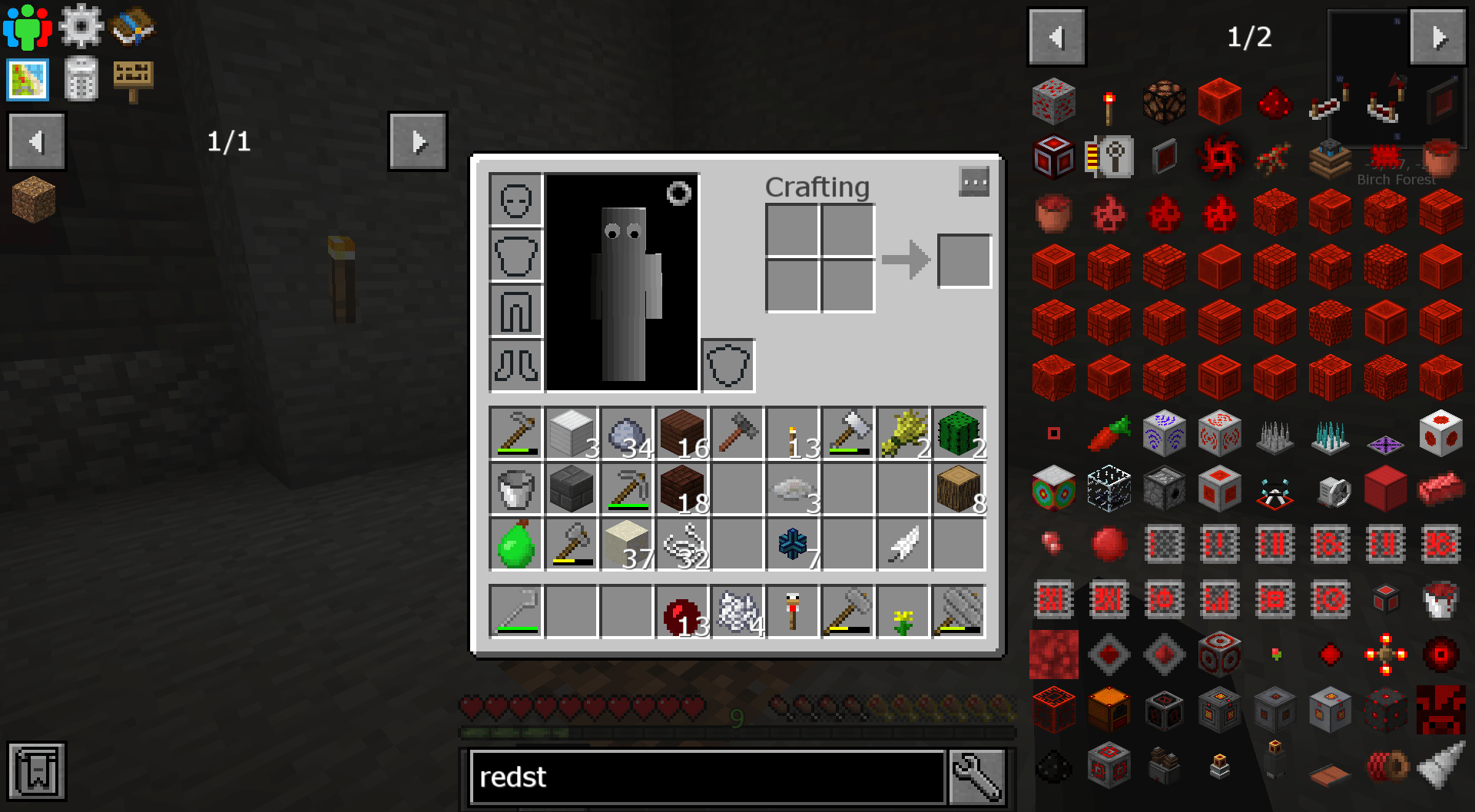
Task: Click the right arrow next to 1/1
Action: (x=418, y=141)
